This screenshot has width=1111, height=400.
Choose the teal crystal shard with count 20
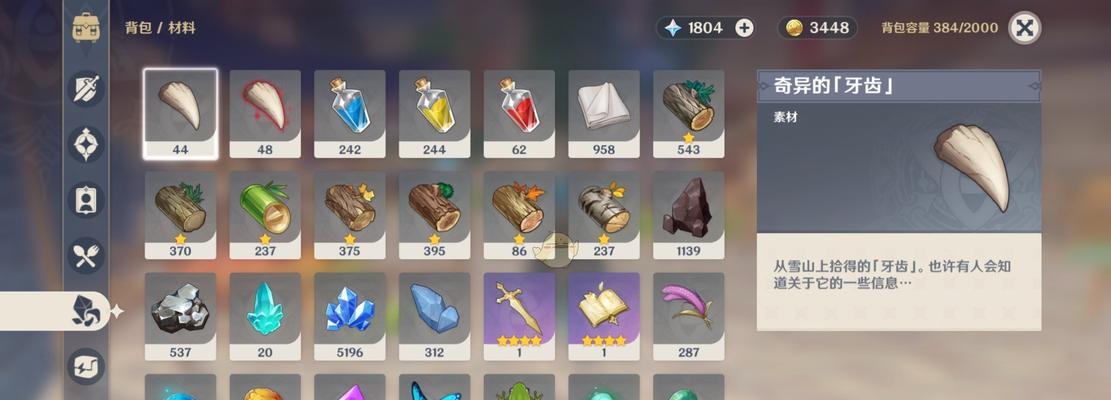pos(265,309)
